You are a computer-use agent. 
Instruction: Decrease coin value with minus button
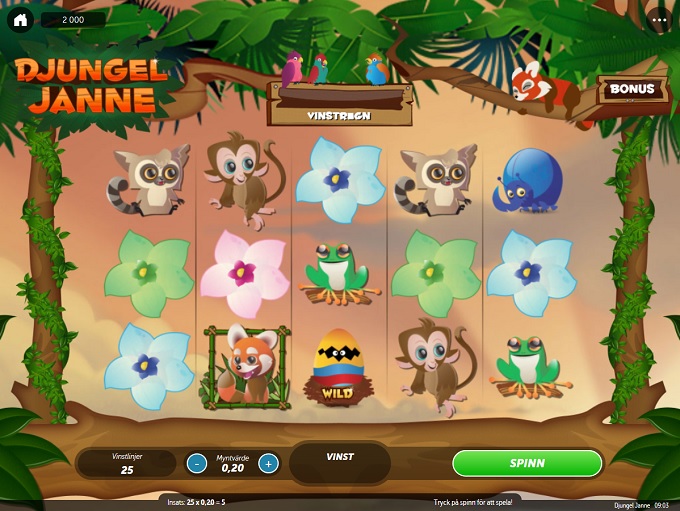(197, 463)
